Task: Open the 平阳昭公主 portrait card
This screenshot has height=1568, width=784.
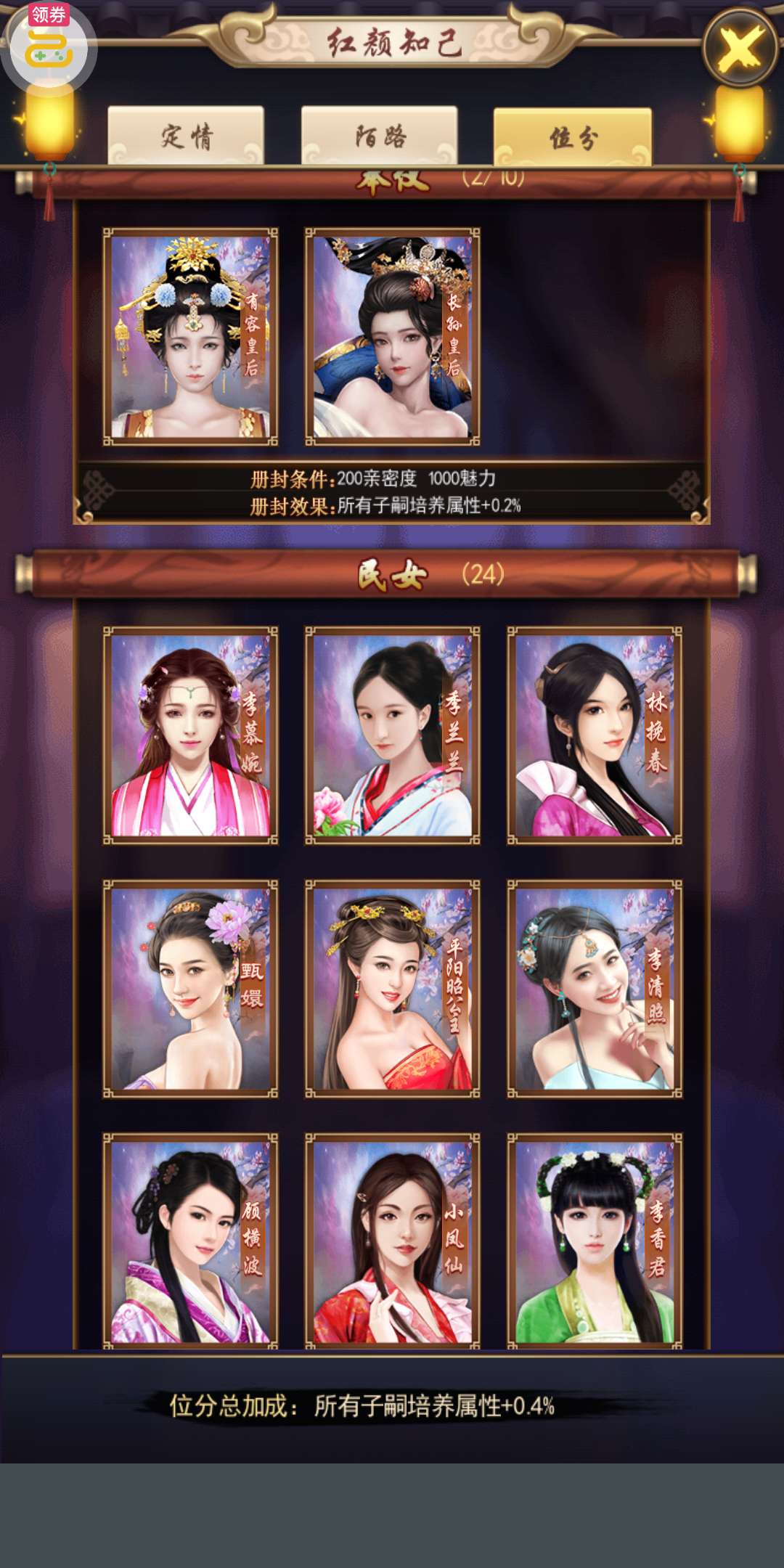Action: click(x=392, y=988)
